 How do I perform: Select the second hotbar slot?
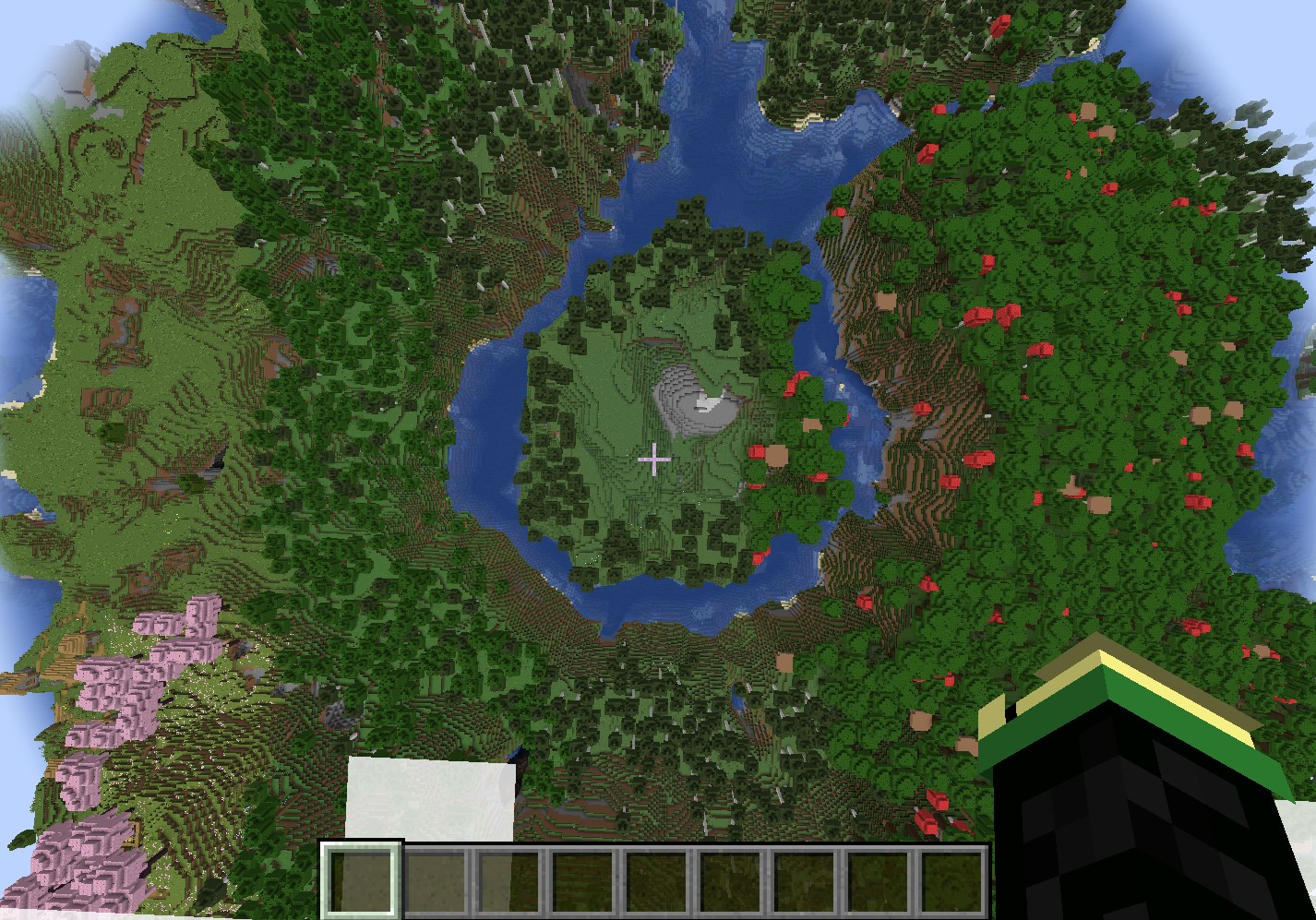[x=435, y=877]
